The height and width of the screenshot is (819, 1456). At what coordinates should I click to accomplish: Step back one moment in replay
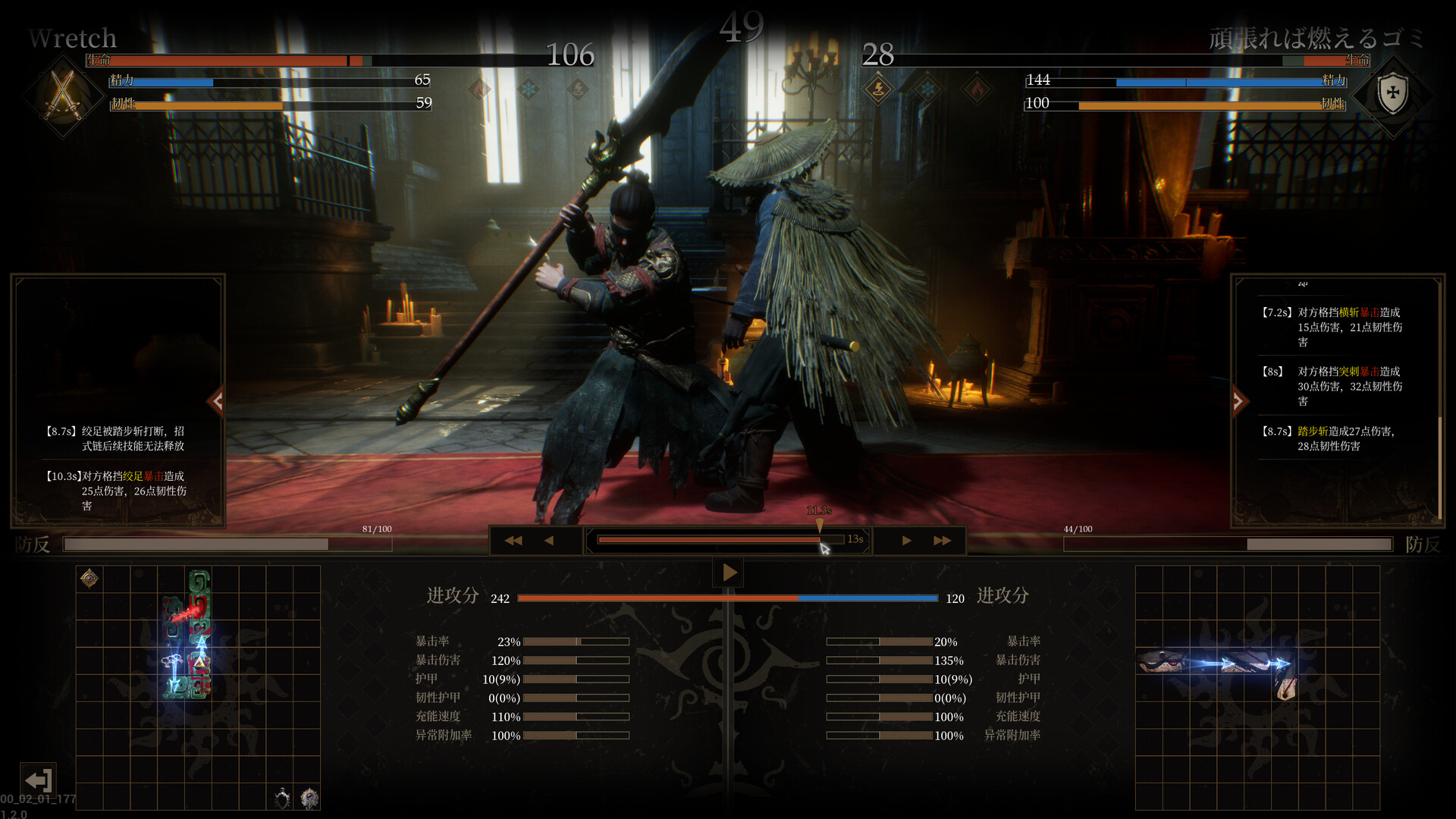coord(549,541)
